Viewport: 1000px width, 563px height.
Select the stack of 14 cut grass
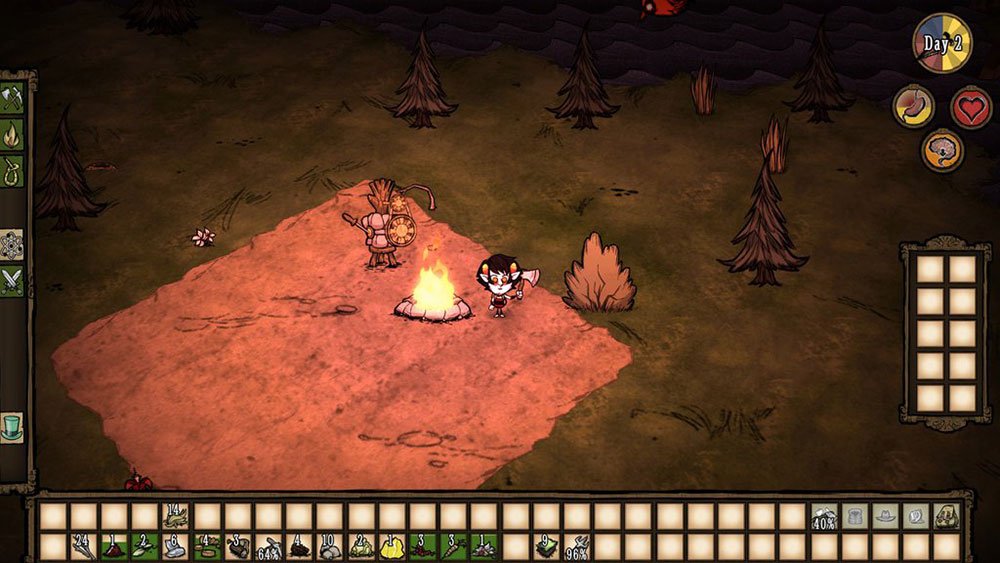point(176,516)
